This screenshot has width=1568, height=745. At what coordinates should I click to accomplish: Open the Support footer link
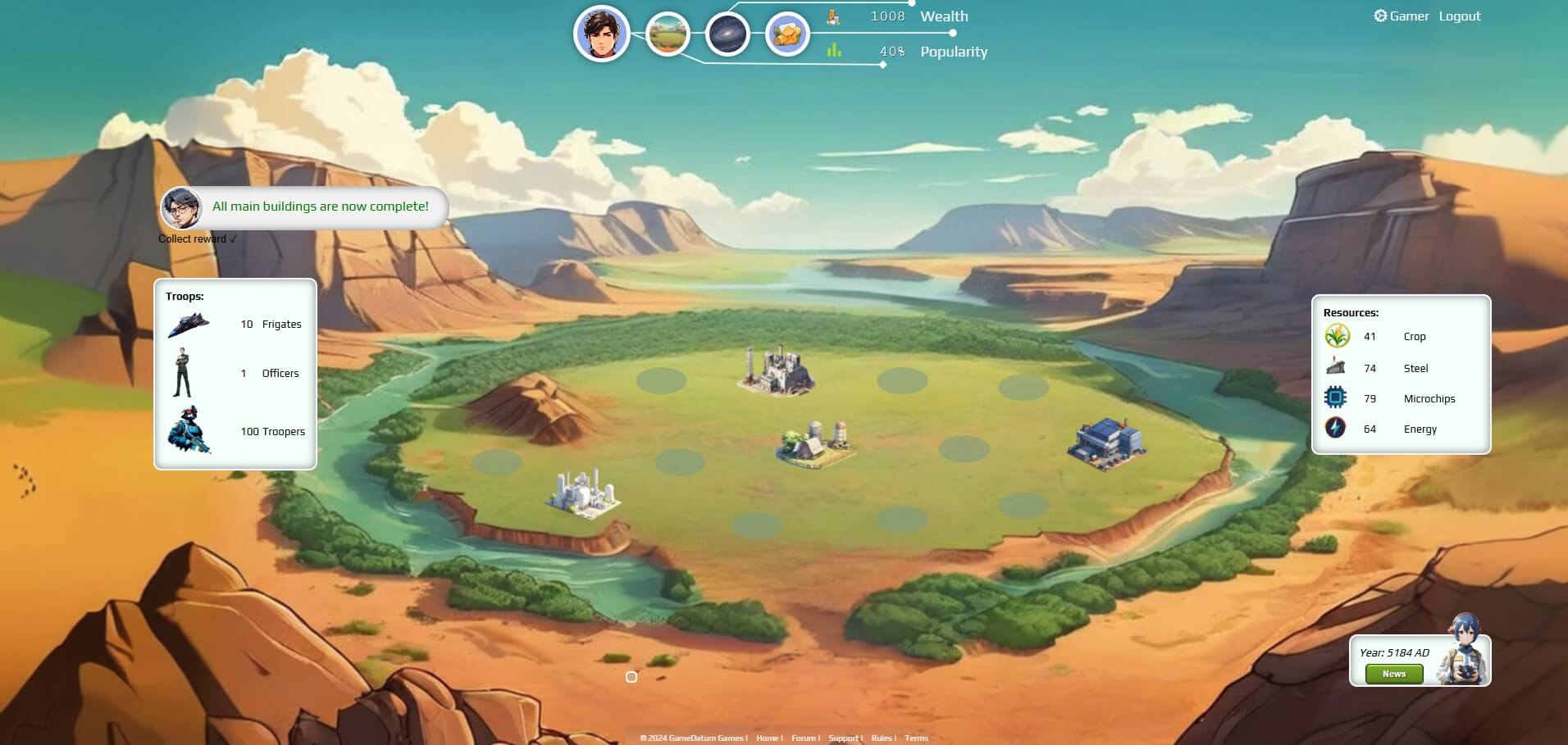coord(844,738)
